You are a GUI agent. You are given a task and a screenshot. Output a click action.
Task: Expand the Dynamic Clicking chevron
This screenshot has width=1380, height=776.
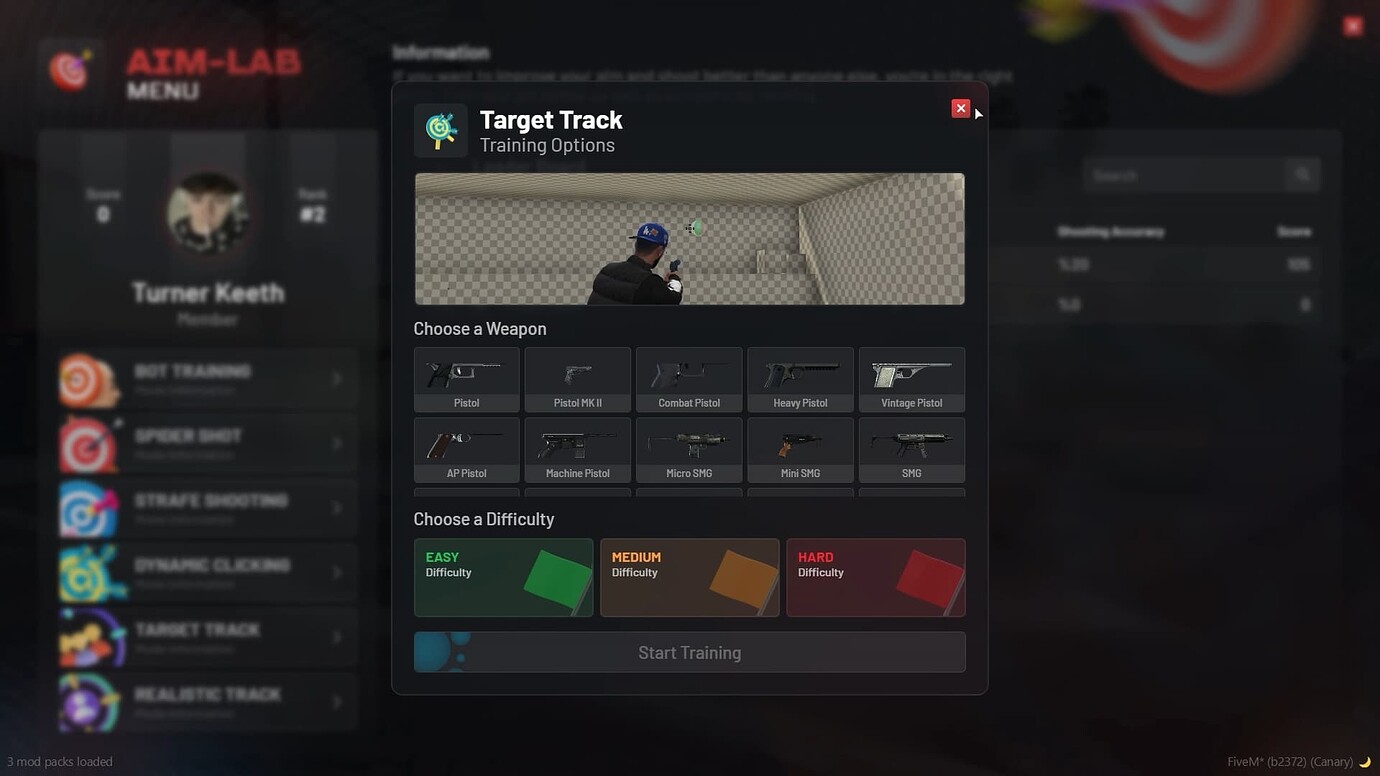click(x=337, y=572)
